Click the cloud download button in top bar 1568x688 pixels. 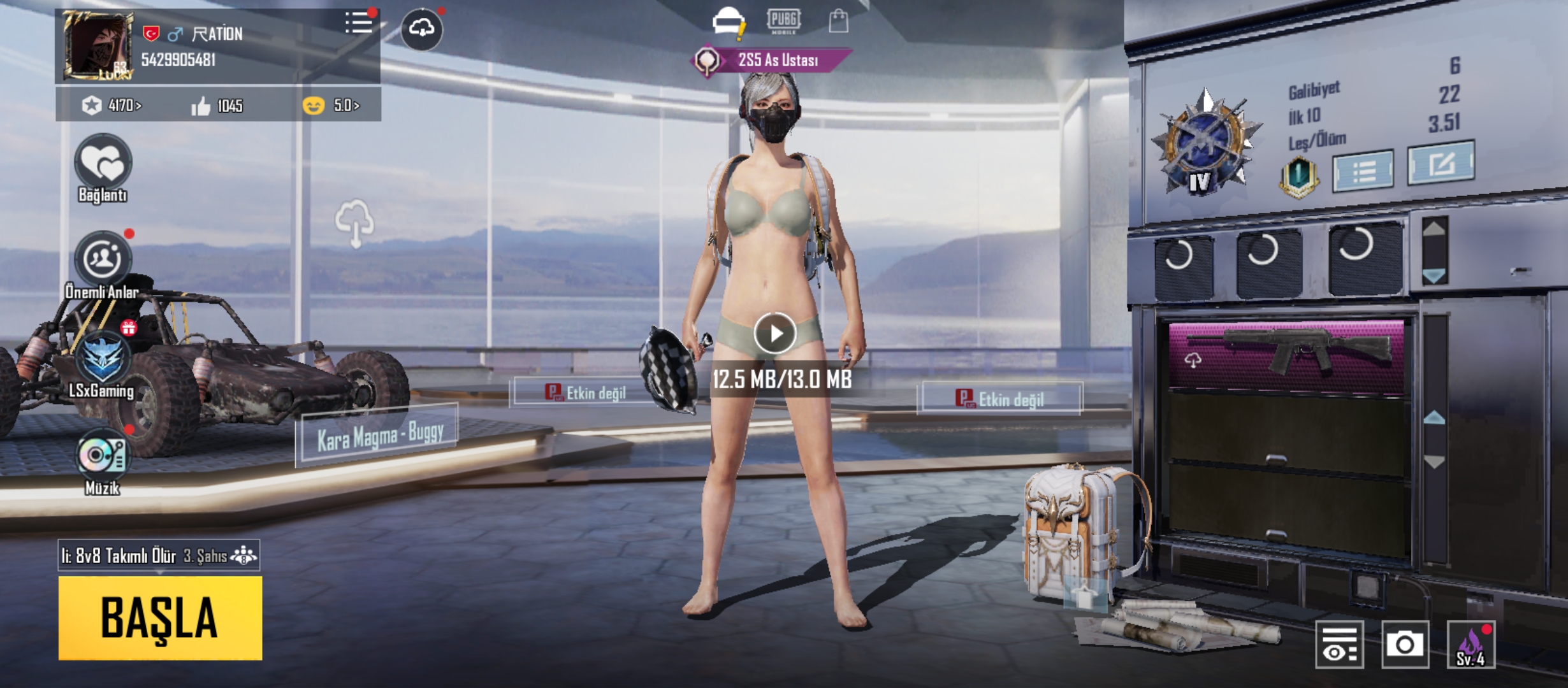(x=421, y=29)
